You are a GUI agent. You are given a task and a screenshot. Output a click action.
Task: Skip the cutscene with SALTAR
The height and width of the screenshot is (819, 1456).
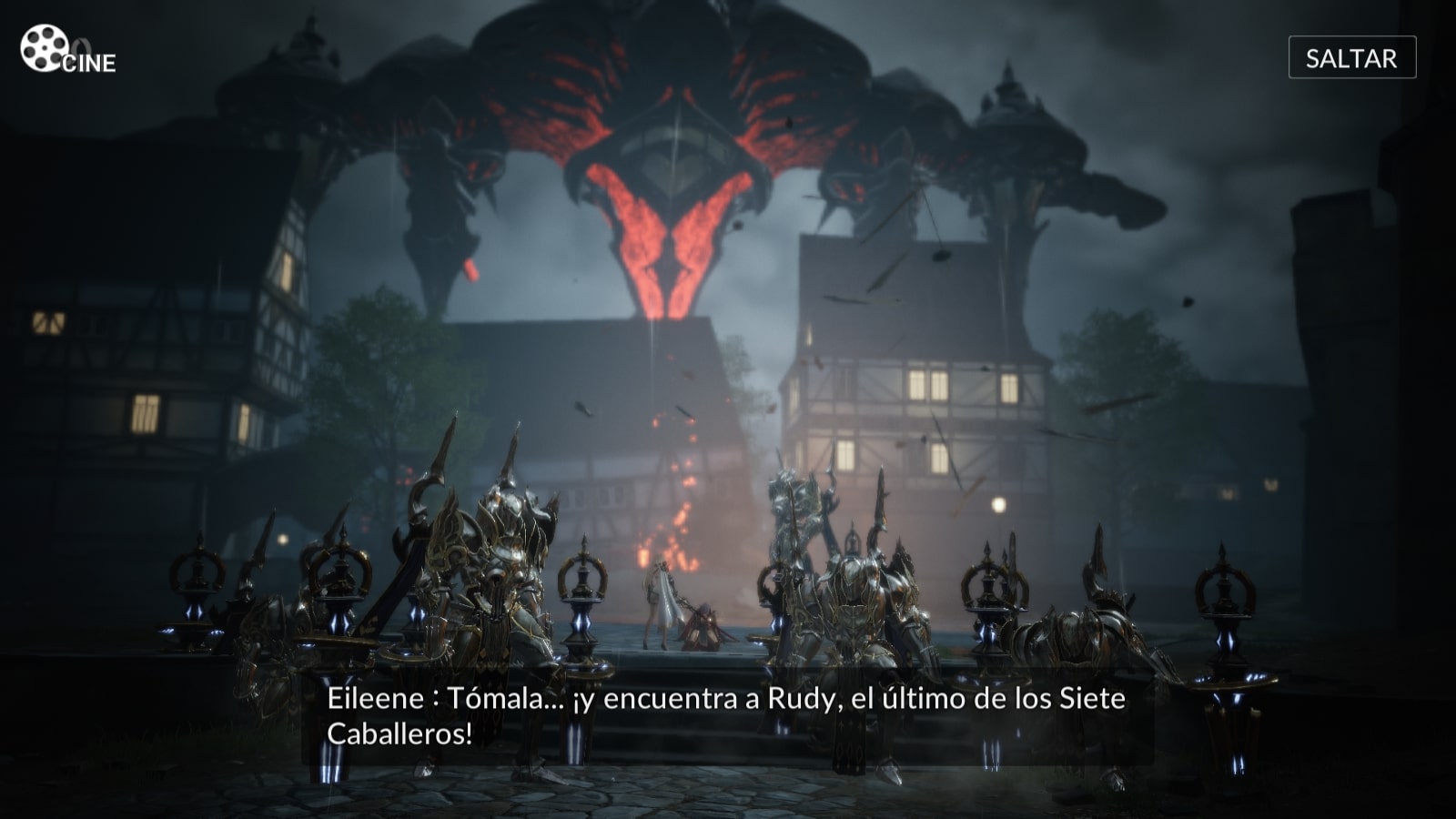pyautogui.click(x=1351, y=58)
